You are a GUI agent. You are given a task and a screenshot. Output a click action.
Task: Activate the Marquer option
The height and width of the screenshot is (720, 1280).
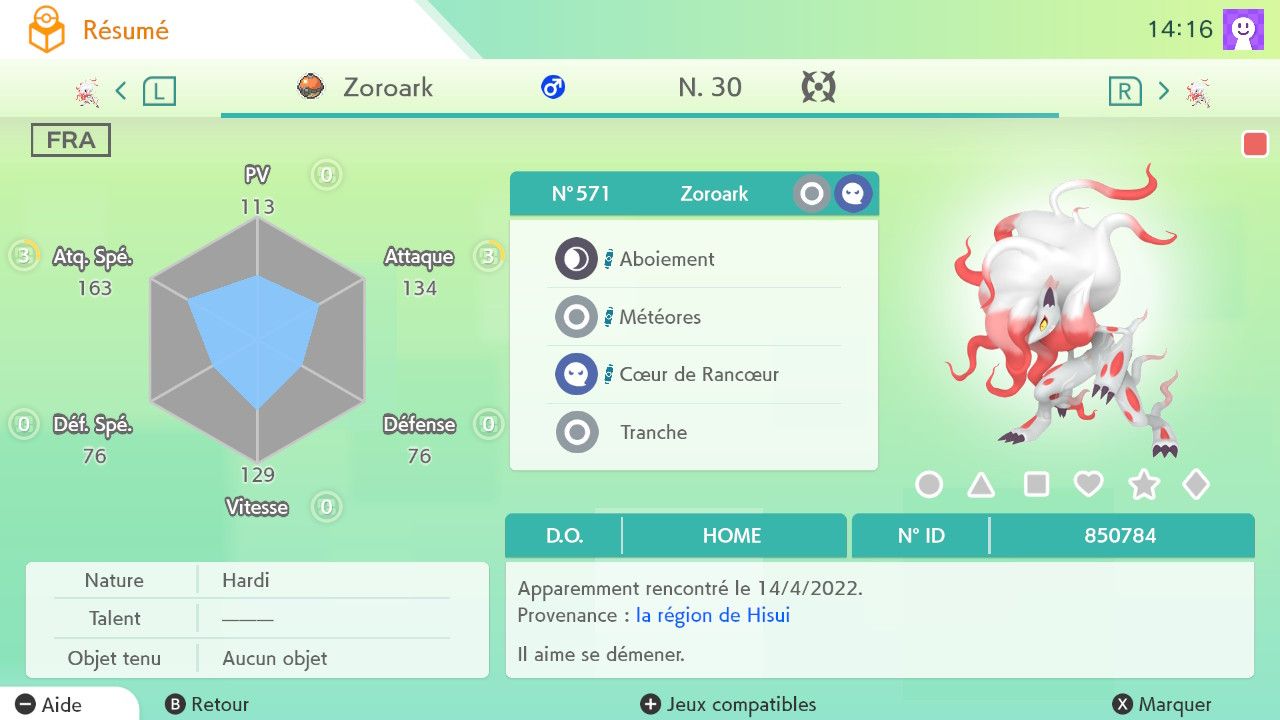[x=1161, y=705]
